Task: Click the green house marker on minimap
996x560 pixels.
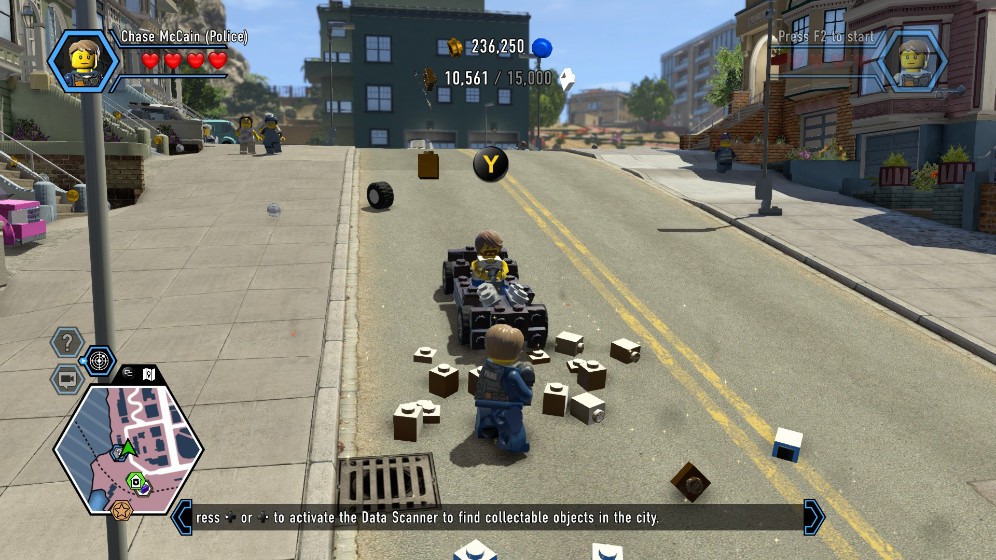Action: [x=135, y=480]
